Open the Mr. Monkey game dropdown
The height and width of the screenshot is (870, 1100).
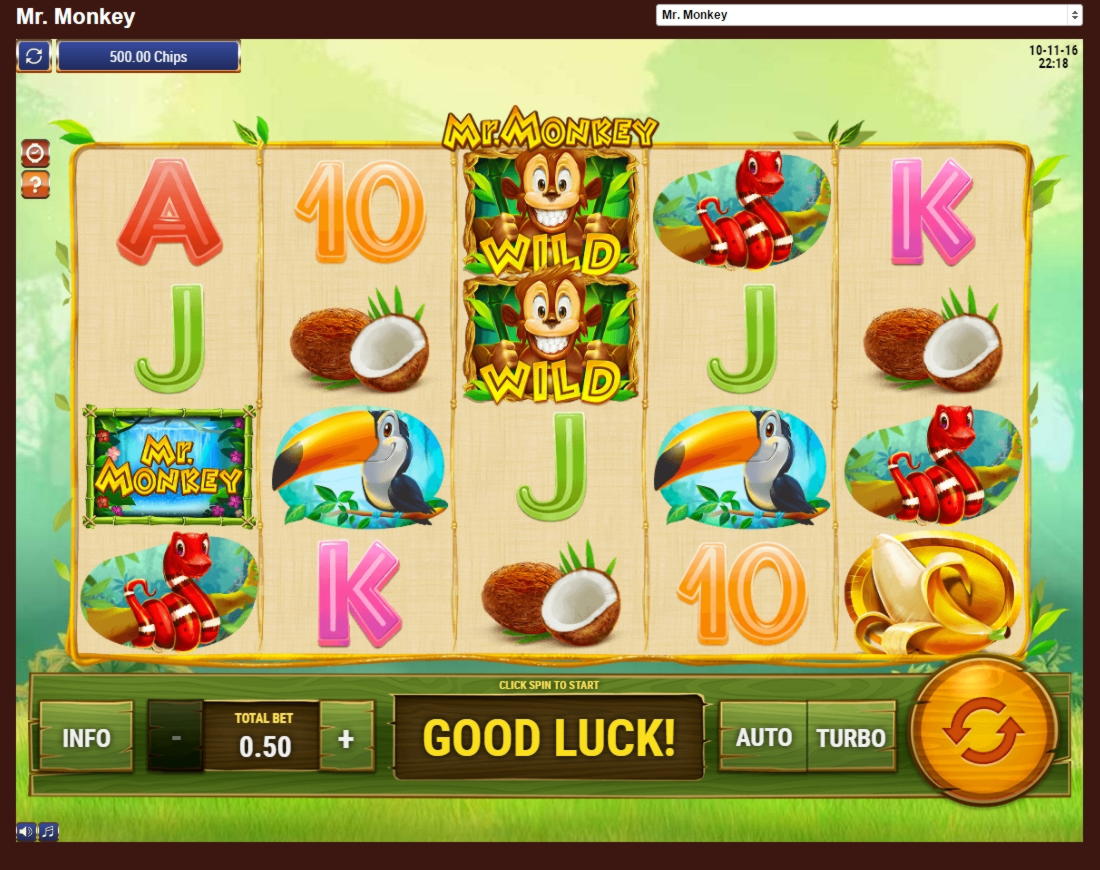click(869, 15)
